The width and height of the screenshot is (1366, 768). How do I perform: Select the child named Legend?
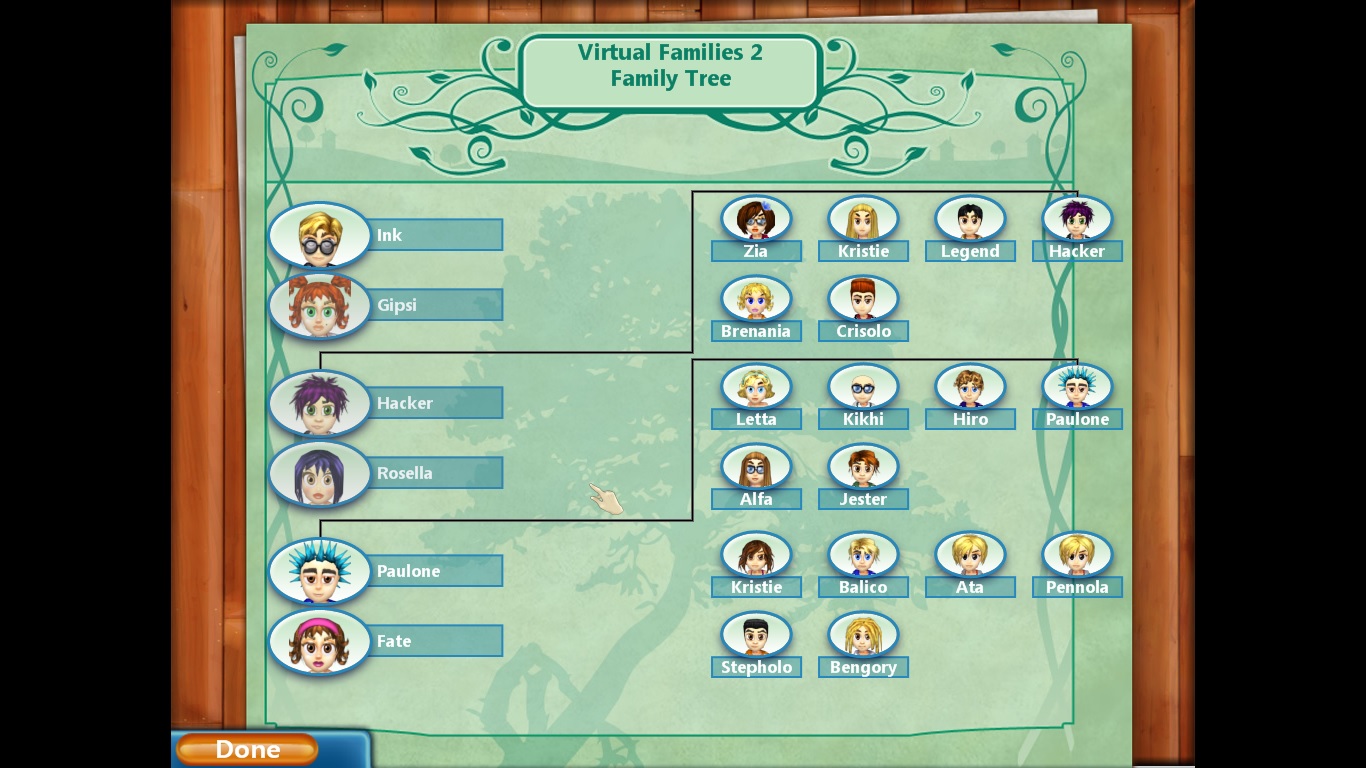pos(970,219)
